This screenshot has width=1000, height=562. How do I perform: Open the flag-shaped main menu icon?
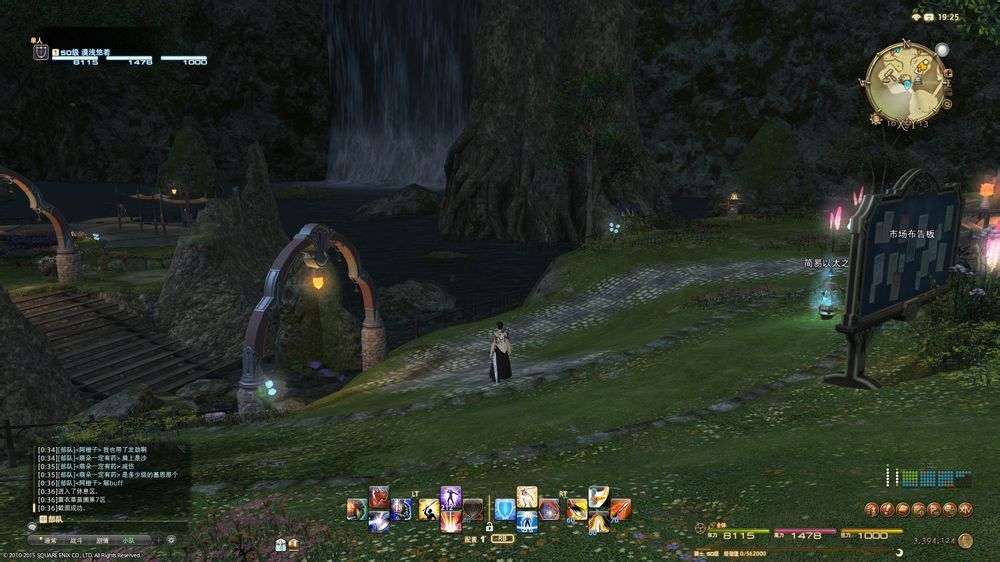934,509
